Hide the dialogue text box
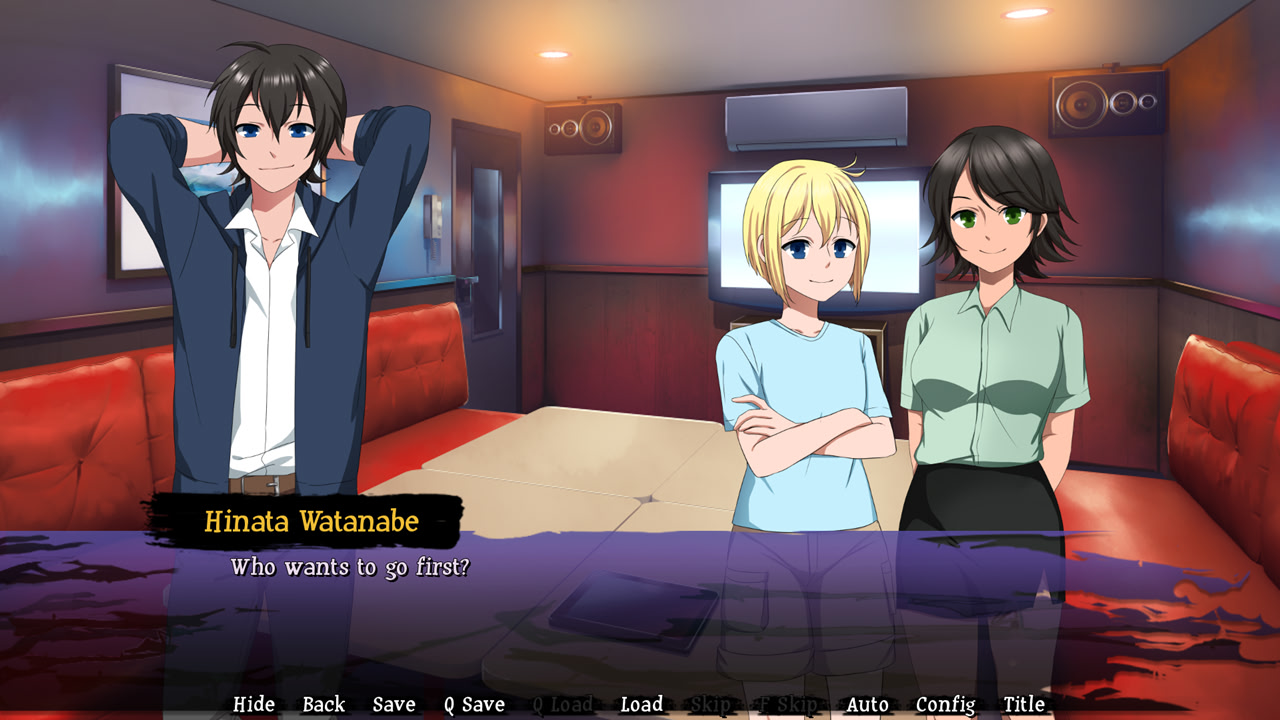This screenshot has height=720, width=1280. click(x=254, y=704)
